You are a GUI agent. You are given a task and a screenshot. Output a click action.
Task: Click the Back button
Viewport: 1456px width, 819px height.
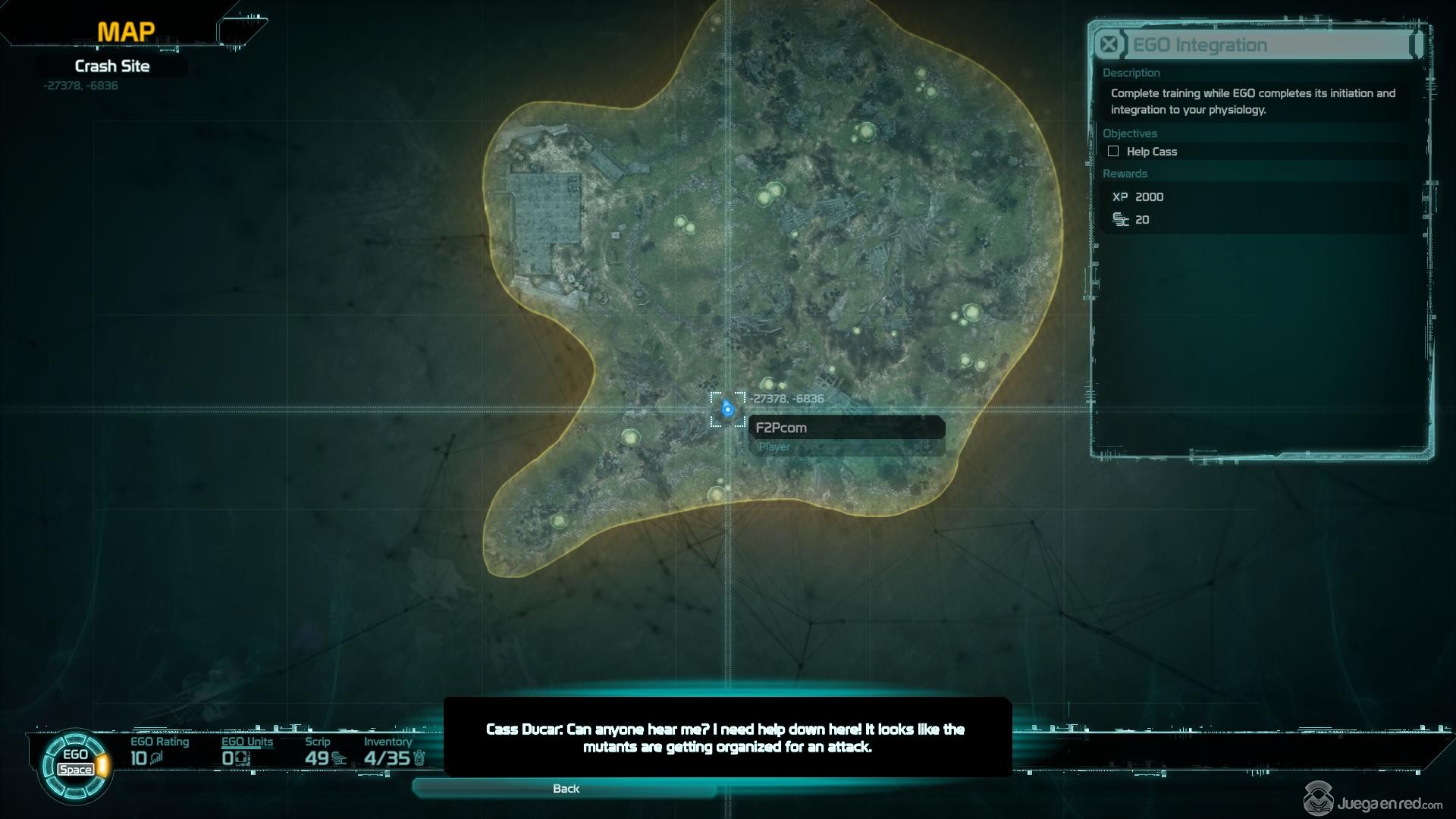566,789
